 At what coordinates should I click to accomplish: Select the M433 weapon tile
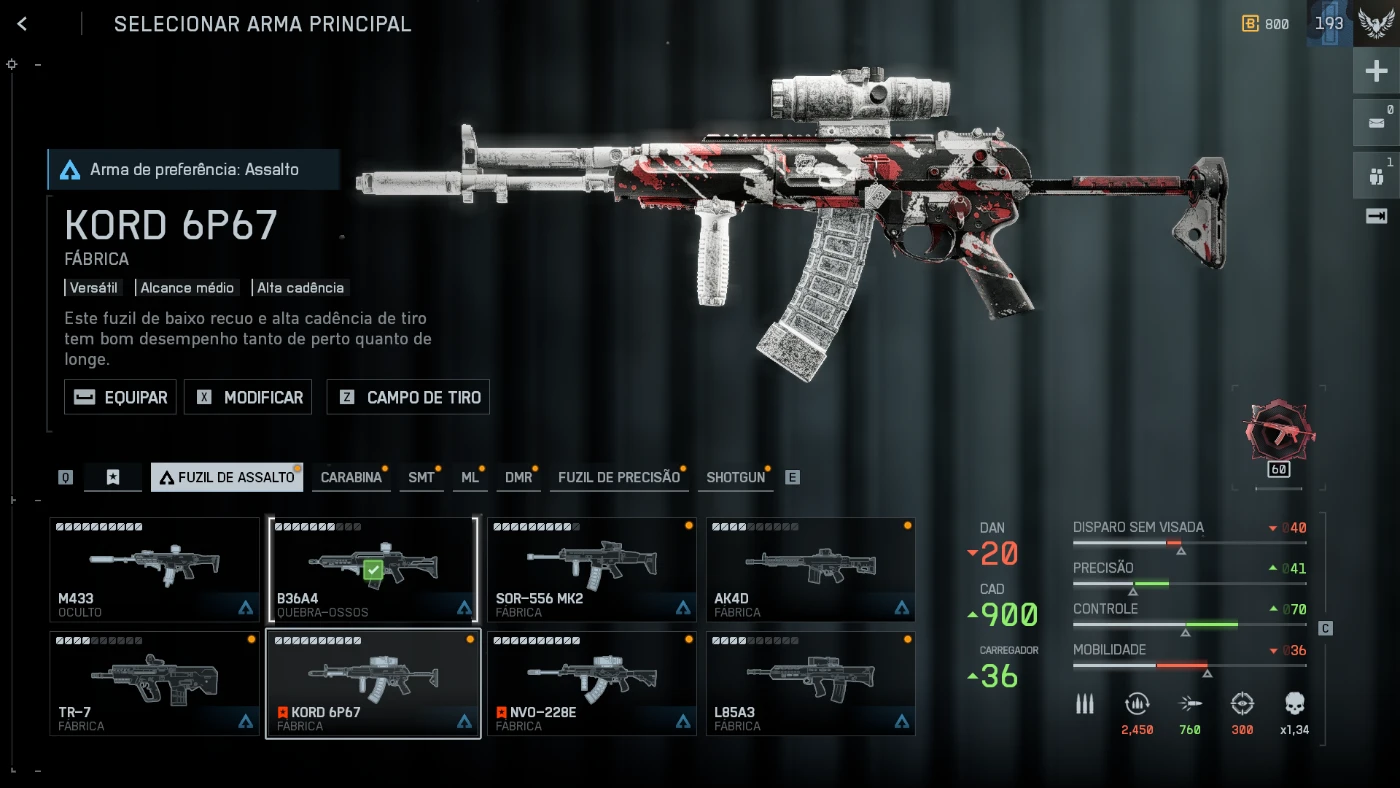tap(154, 569)
